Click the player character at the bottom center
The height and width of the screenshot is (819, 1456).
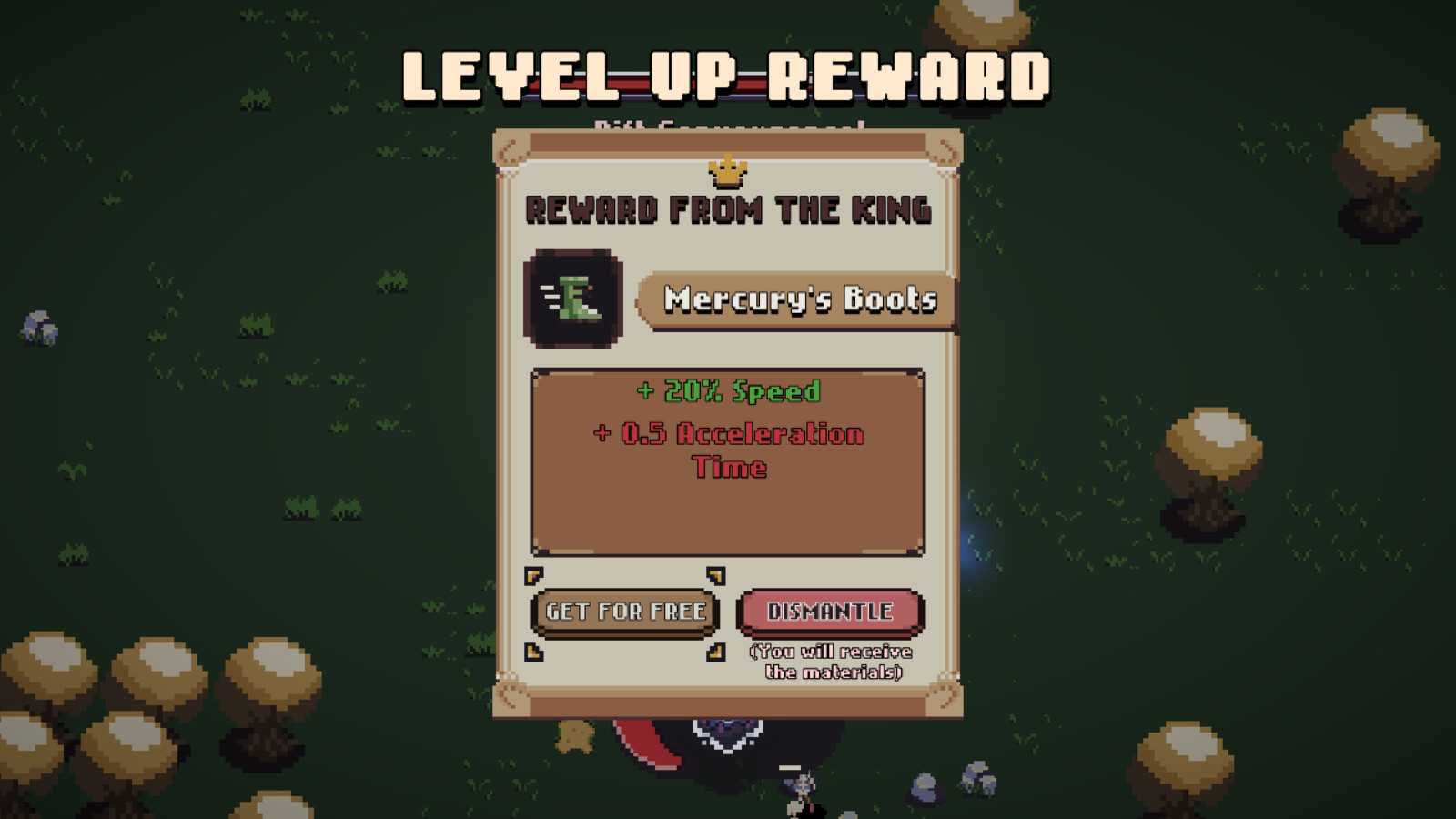[x=799, y=787]
